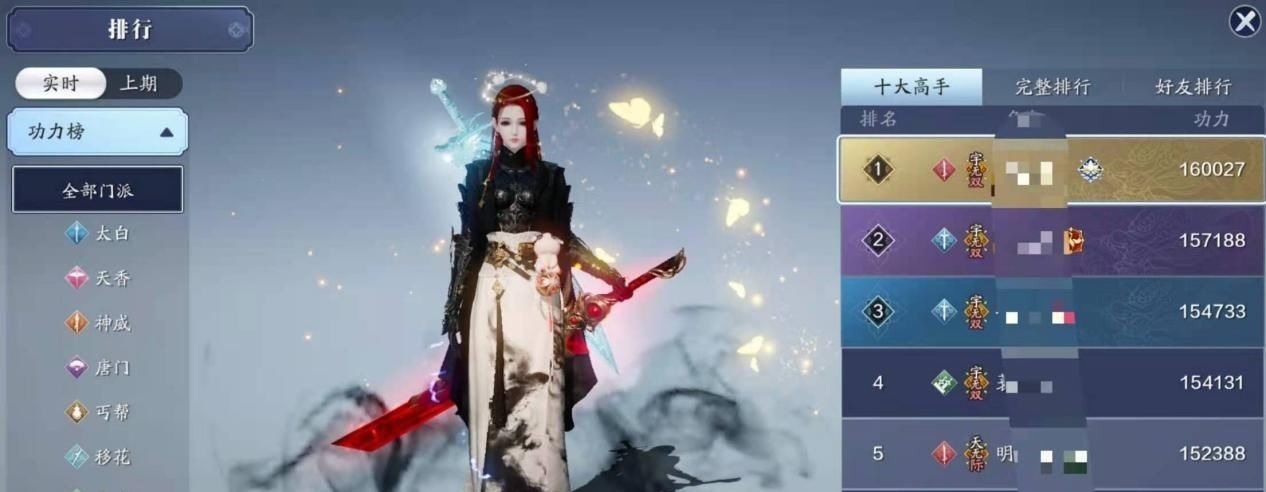The image size is (1266, 492).
Task: Select the rank 3 player row
Action: [x=1051, y=312]
